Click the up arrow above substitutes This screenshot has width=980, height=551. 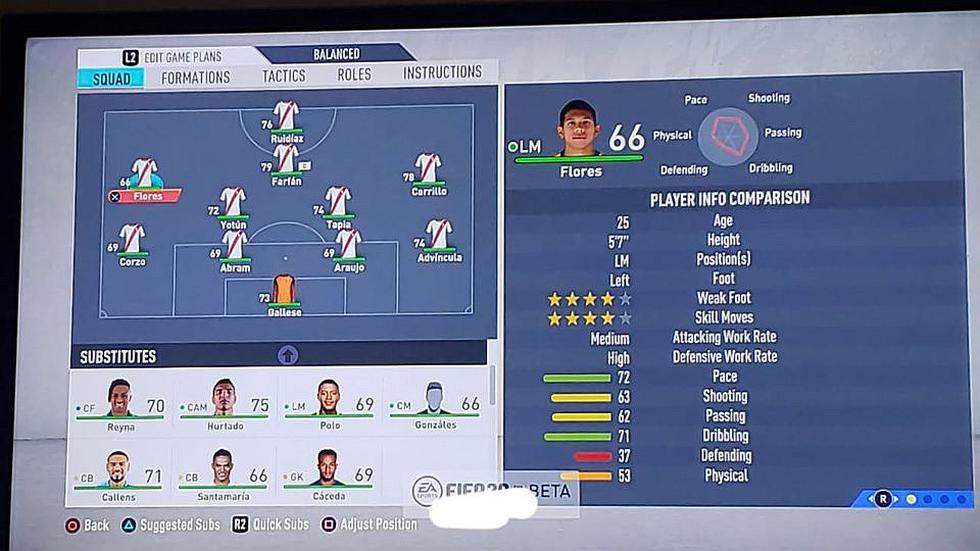click(x=288, y=354)
